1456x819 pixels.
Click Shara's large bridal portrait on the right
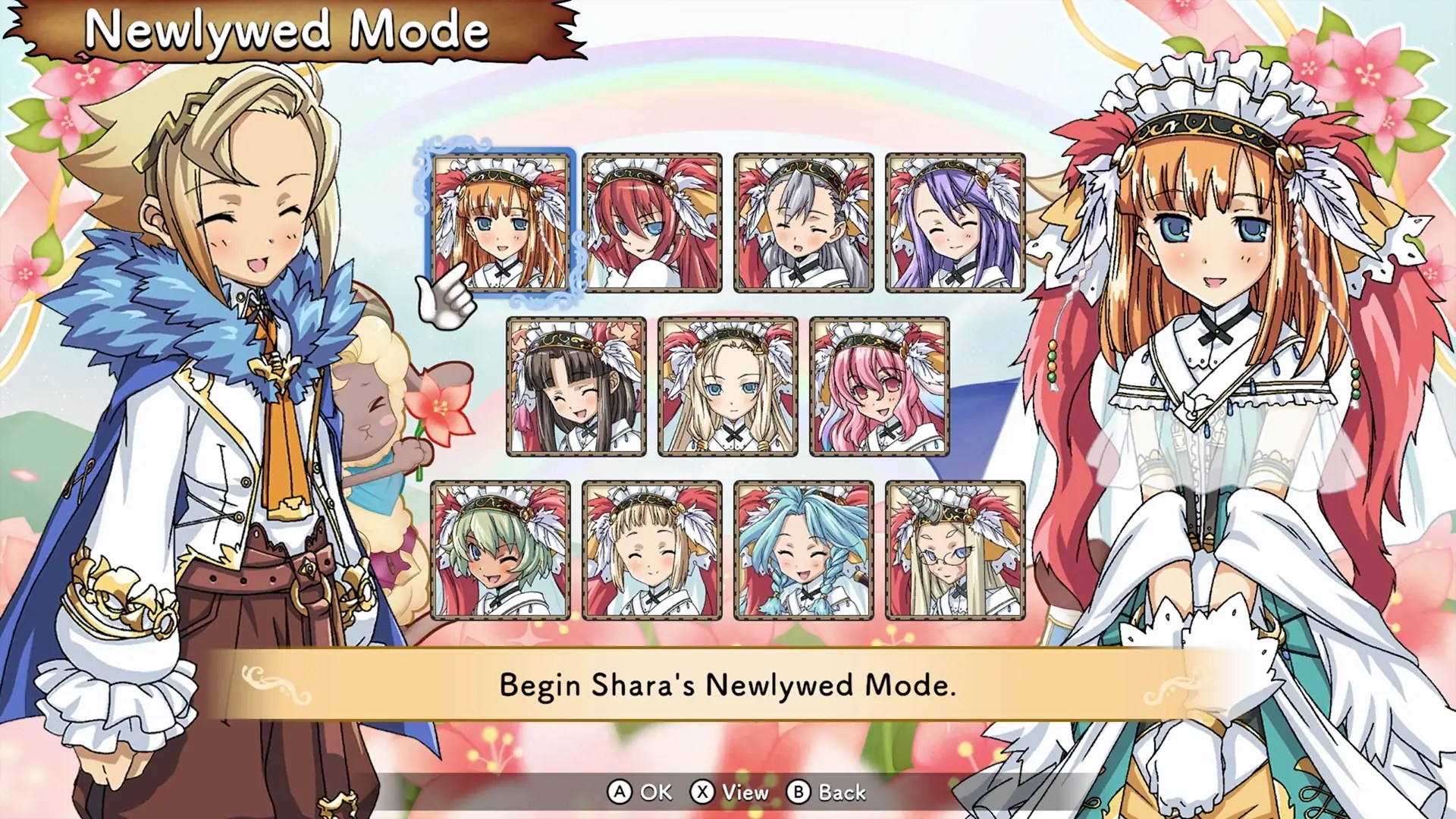pyautogui.click(x=1213, y=303)
